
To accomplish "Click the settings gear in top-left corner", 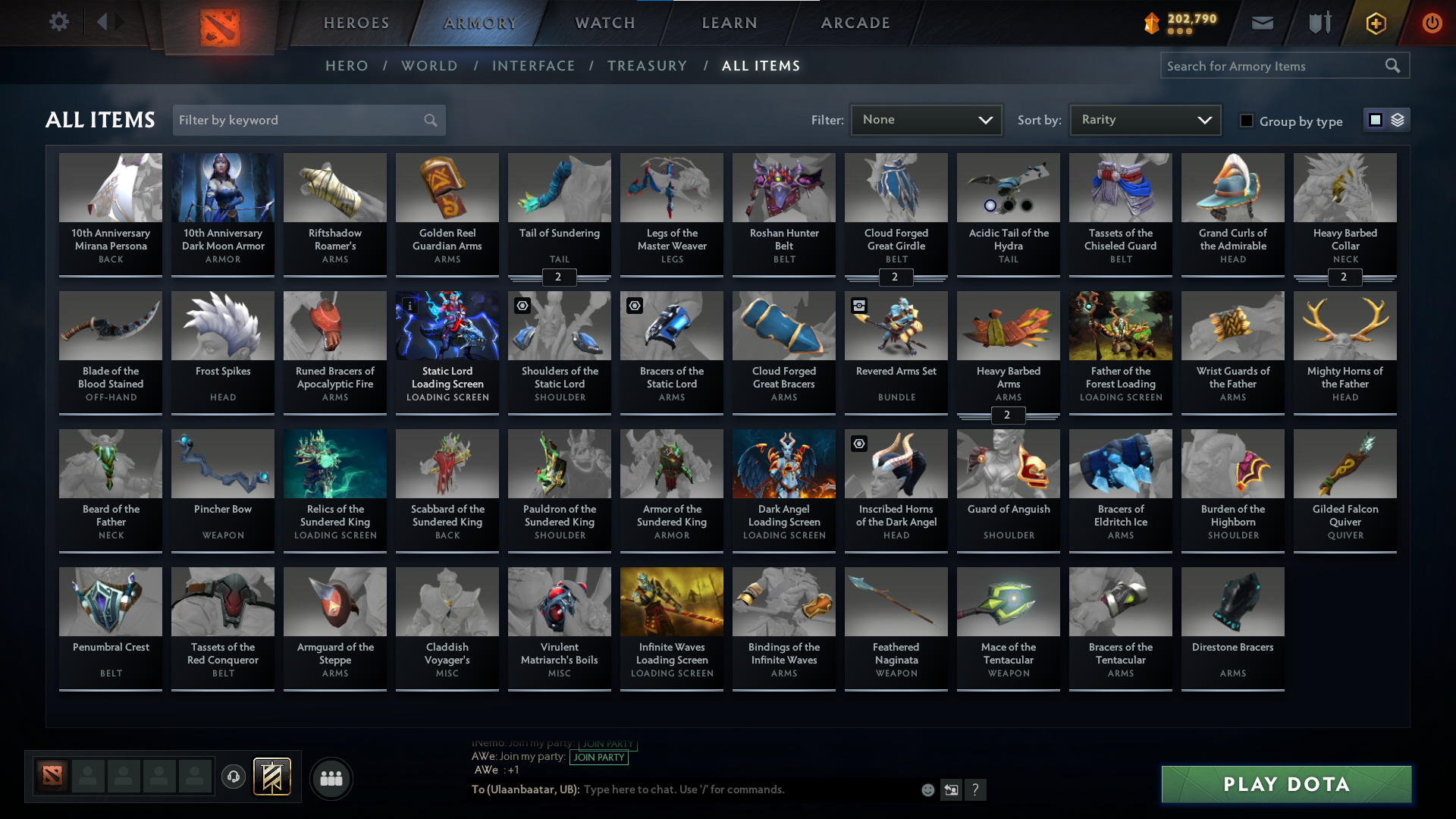I will click(x=59, y=22).
